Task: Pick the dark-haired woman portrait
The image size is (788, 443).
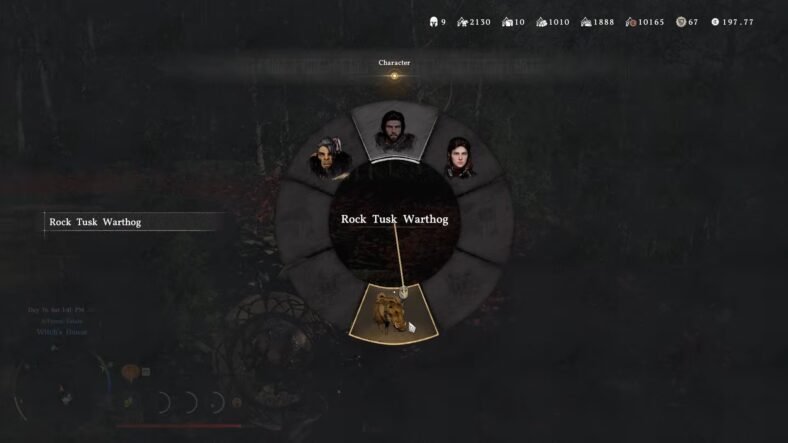Action: coord(459,158)
